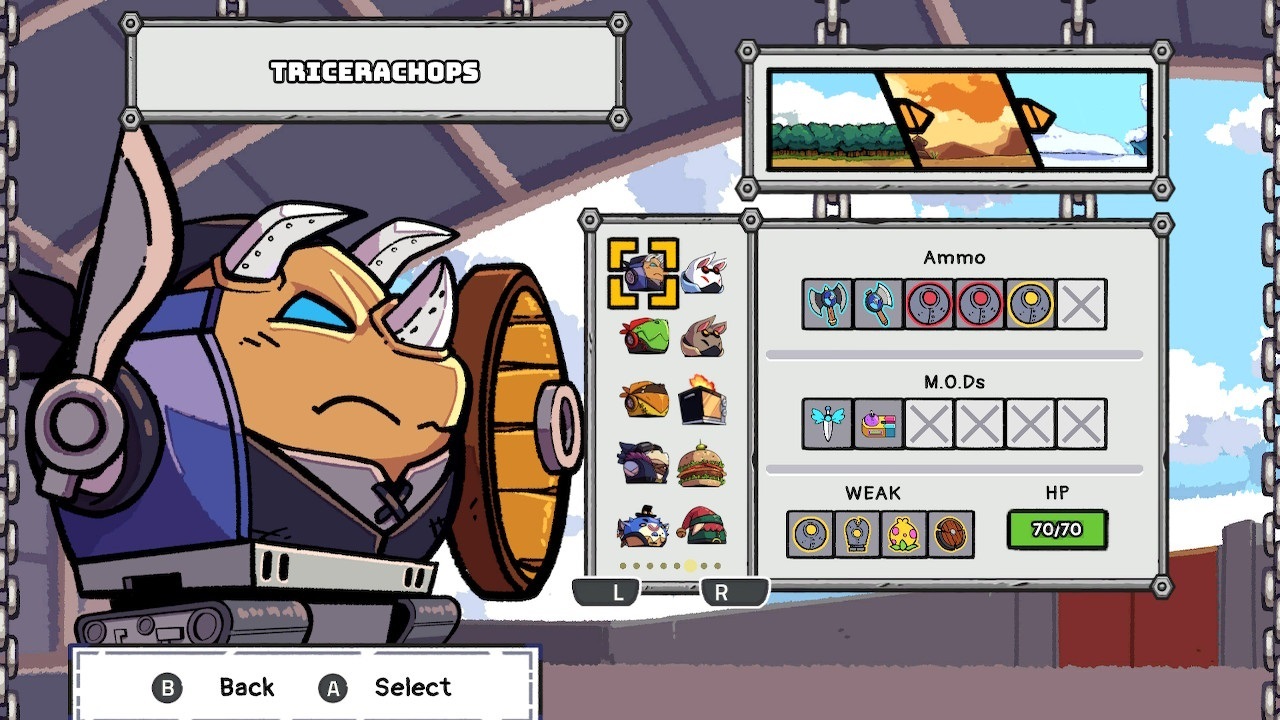The height and width of the screenshot is (720, 1280).
Task: Inspect the winged dagger M.O.D slot
Action: point(828,424)
